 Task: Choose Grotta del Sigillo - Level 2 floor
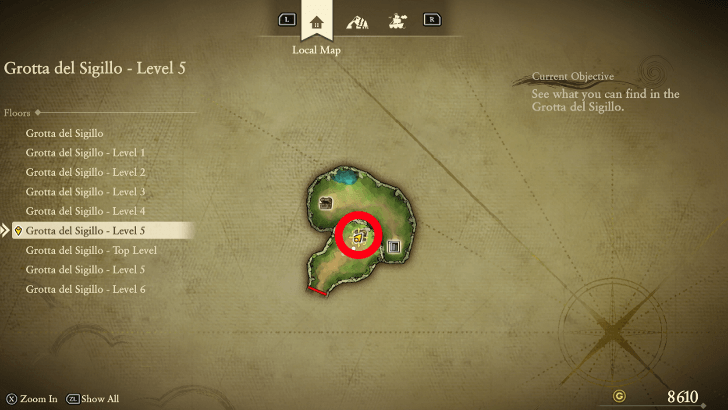click(x=86, y=172)
